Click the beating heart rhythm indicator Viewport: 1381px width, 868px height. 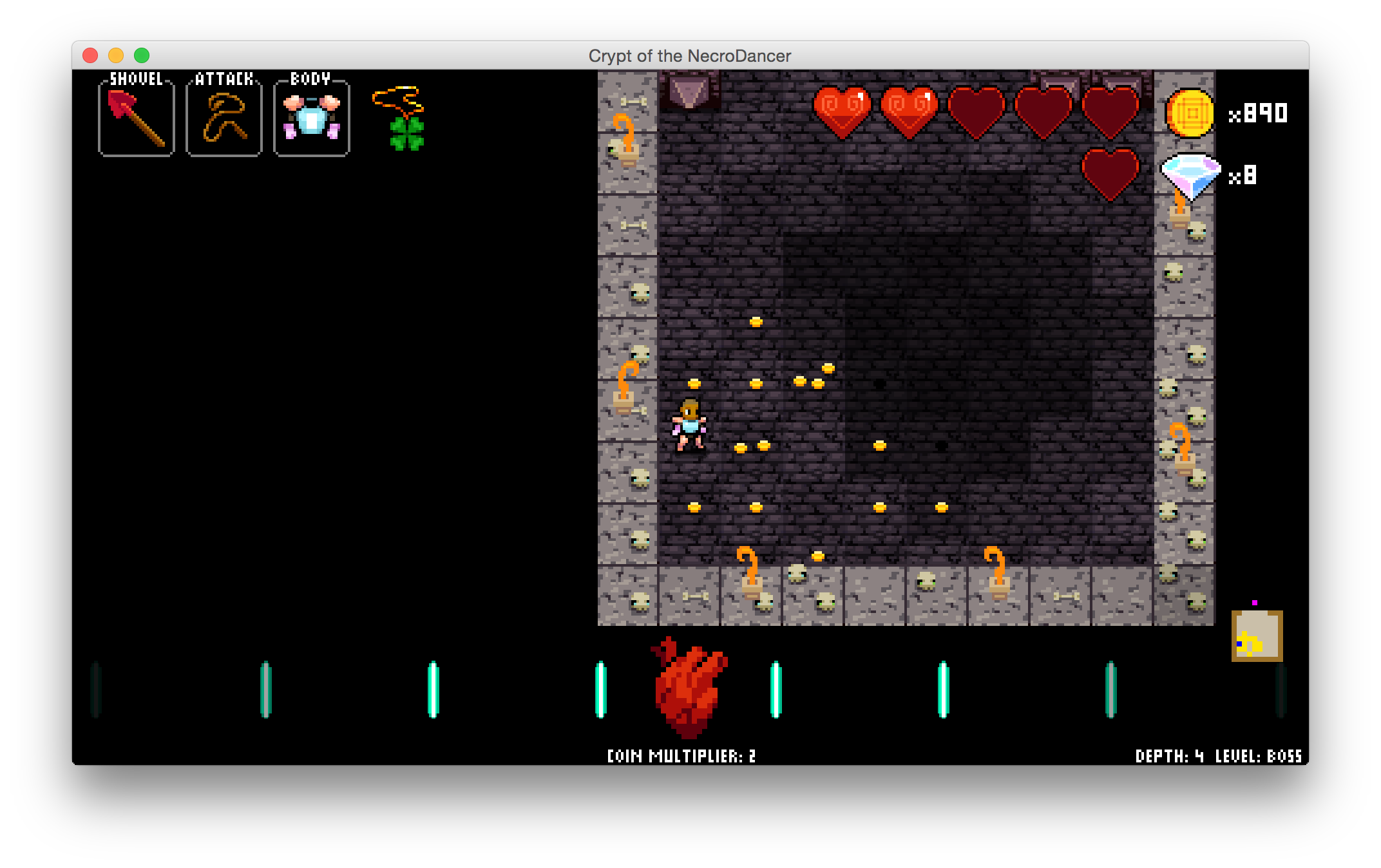click(689, 688)
